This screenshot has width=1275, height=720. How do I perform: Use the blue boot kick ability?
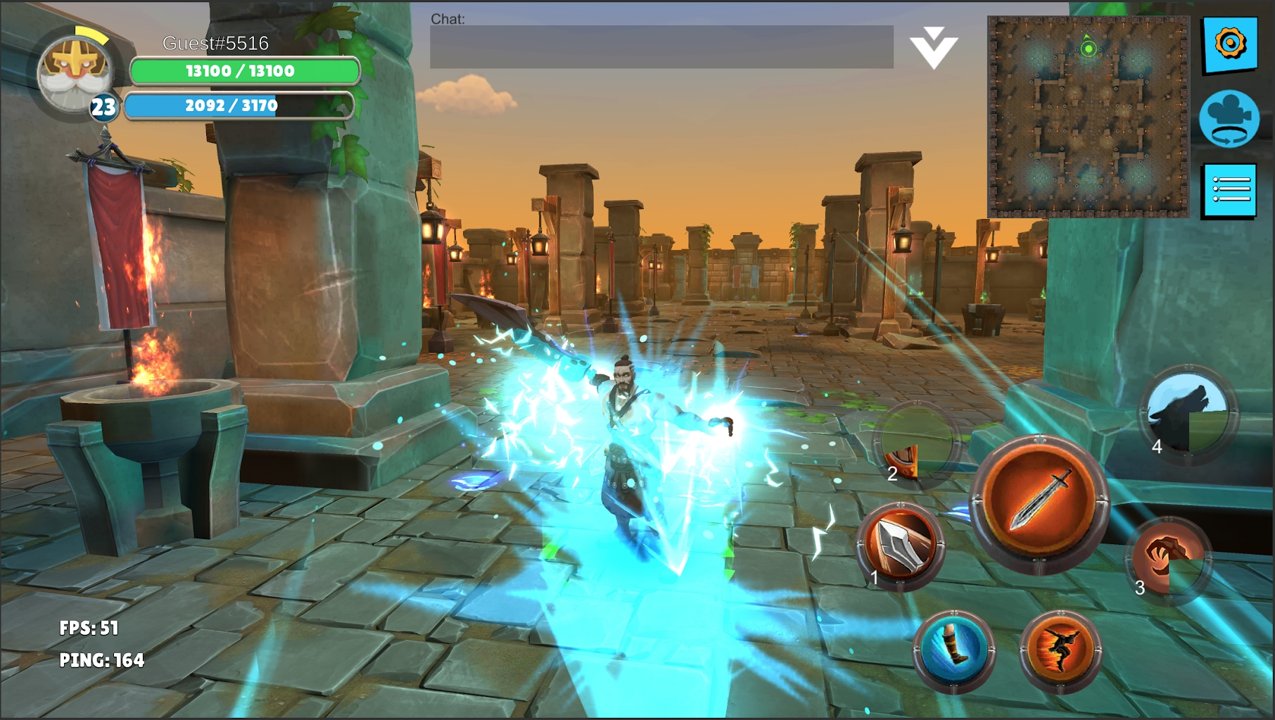[x=954, y=649]
